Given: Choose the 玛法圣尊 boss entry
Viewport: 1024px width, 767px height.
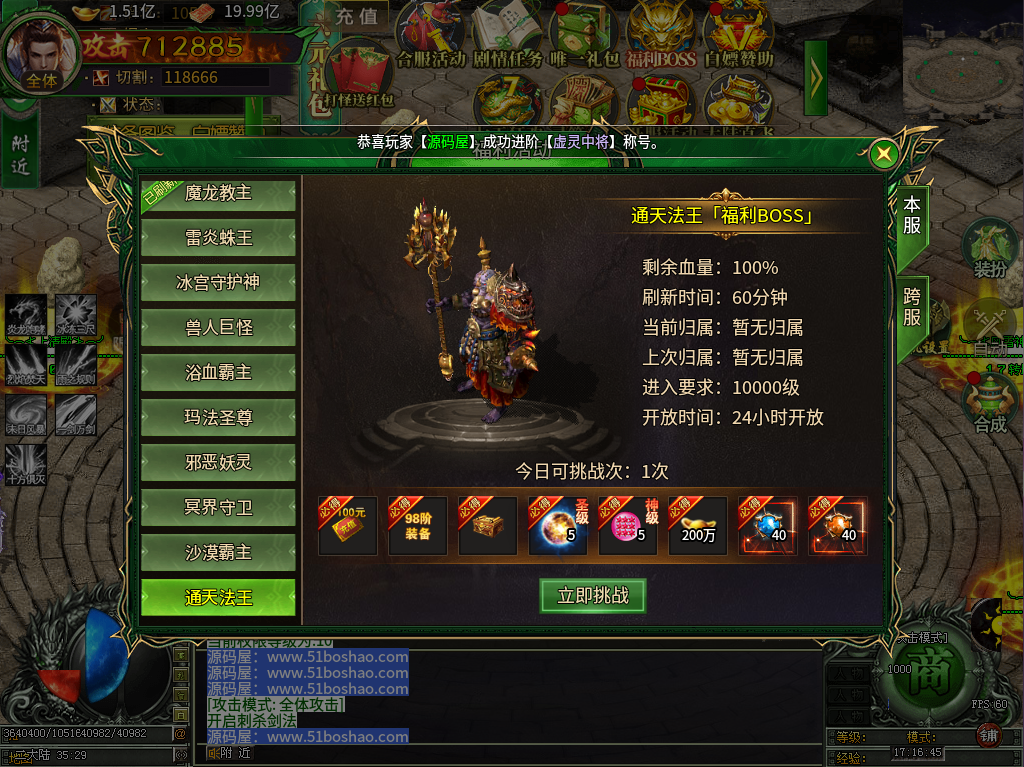Looking at the screenshot, I should [218, 418].
